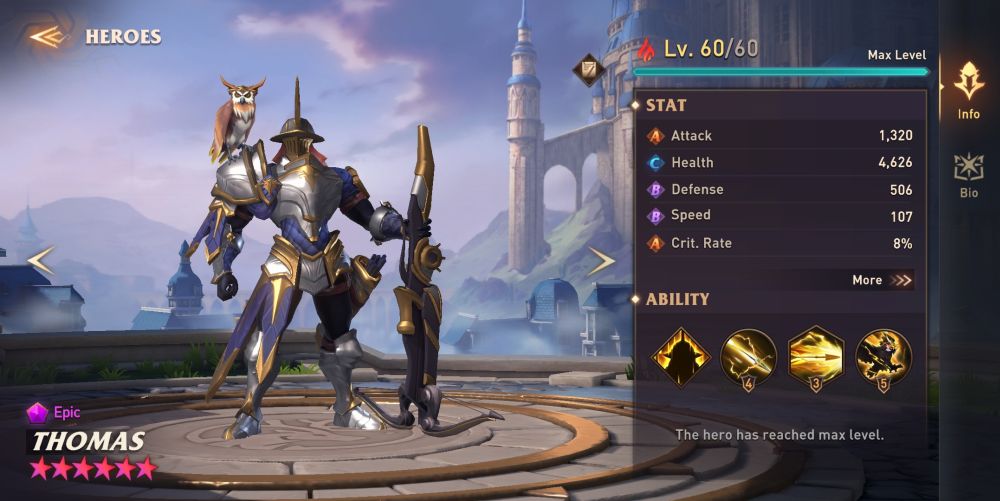Select the dark archer ability icon
Screen dimensions: 1000x501
click(884, 357)
